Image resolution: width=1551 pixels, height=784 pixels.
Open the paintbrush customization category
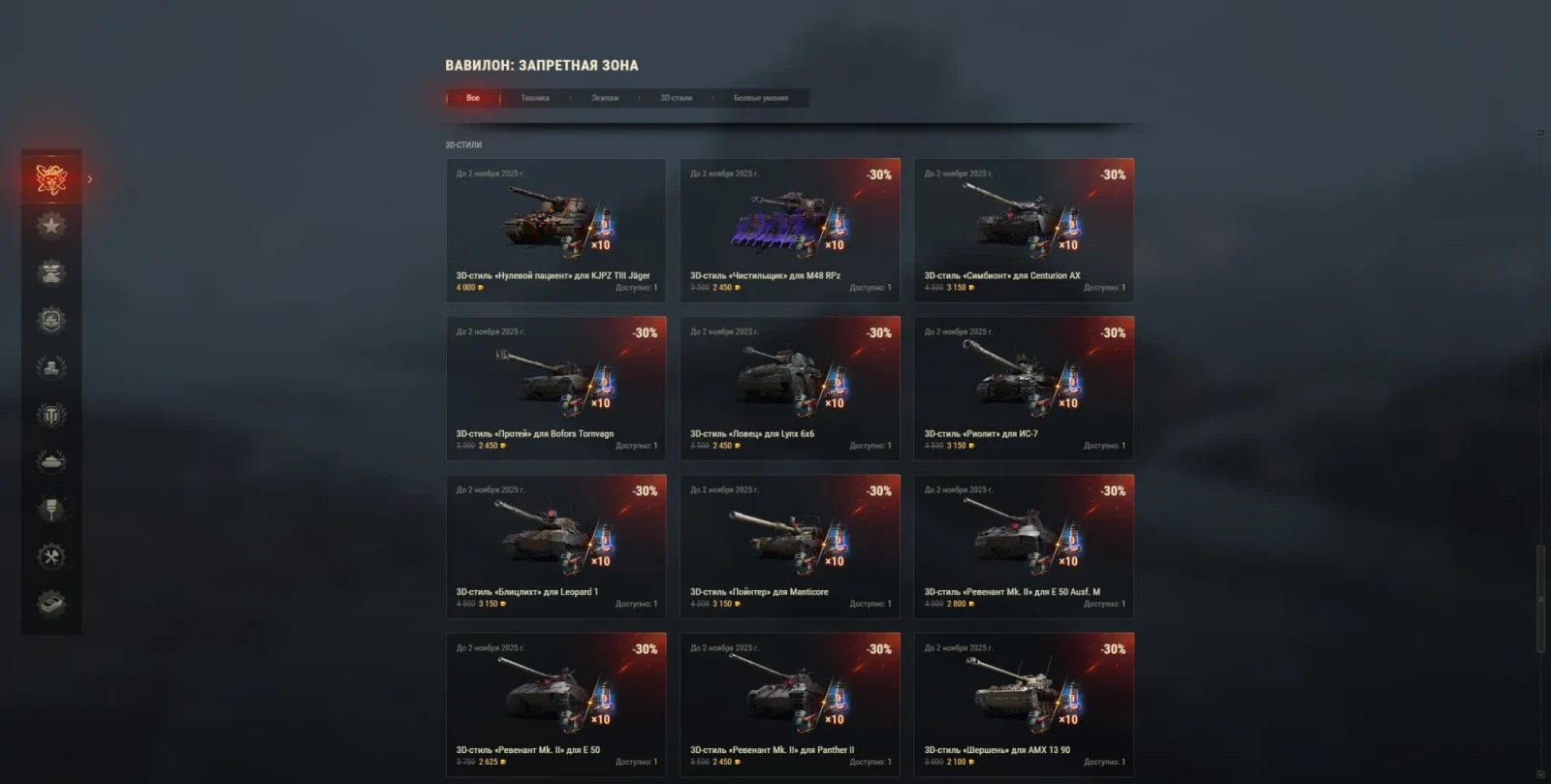pyautogui.click(x=51, y=509)
